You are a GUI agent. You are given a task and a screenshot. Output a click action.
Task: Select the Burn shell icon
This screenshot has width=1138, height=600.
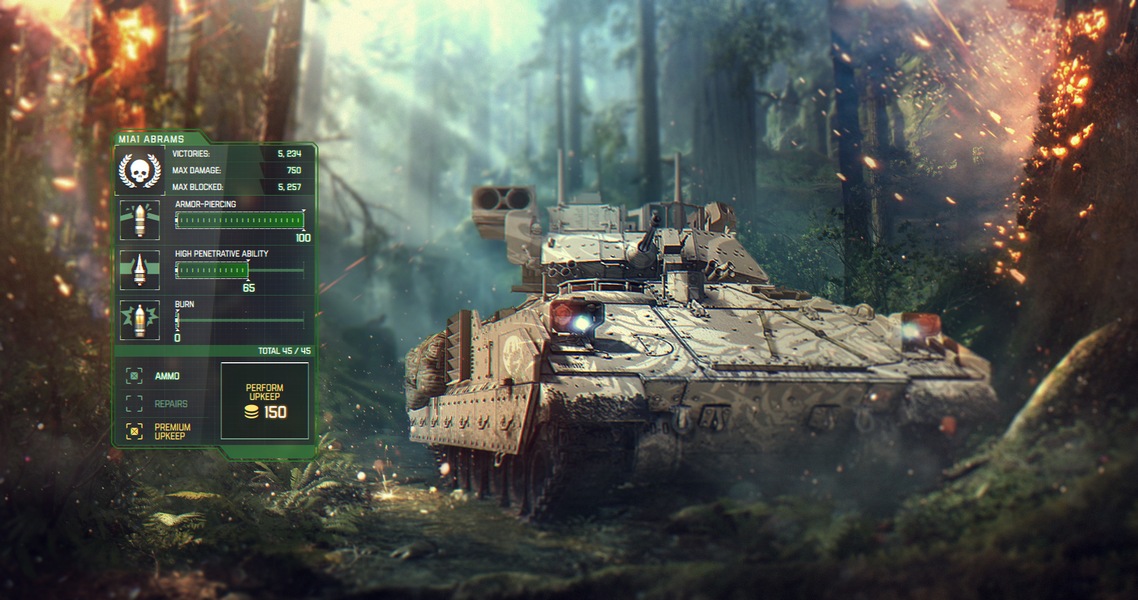point(139,320)
